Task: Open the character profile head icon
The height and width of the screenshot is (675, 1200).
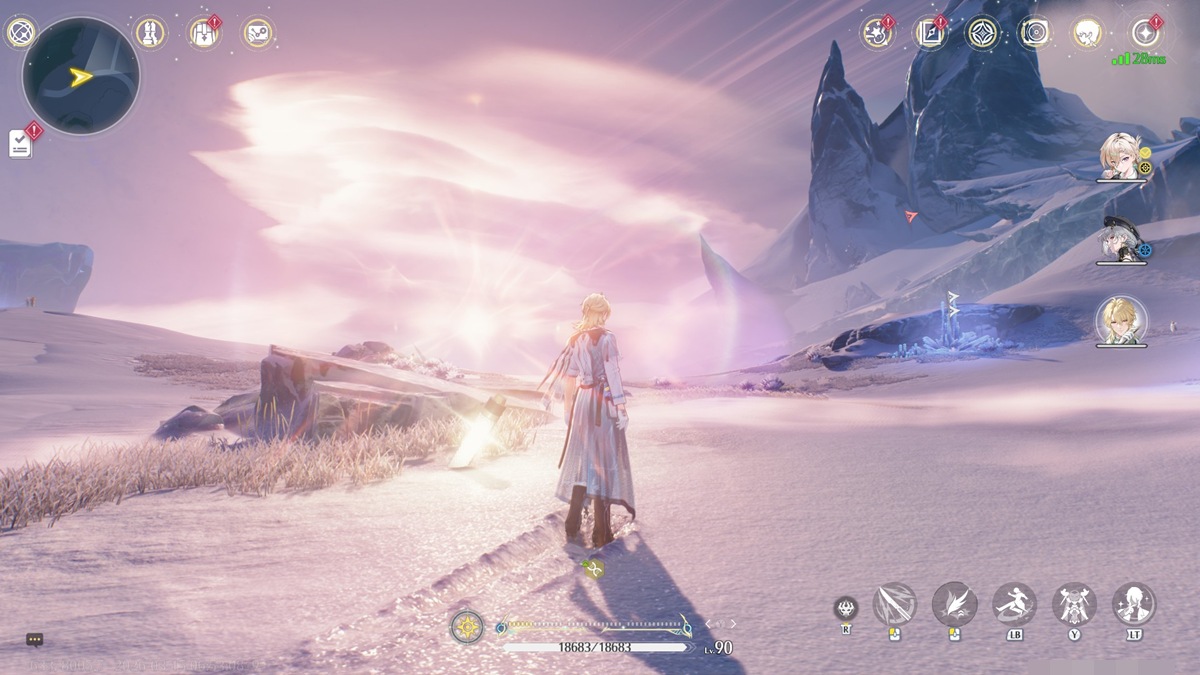Action: 1088,33
